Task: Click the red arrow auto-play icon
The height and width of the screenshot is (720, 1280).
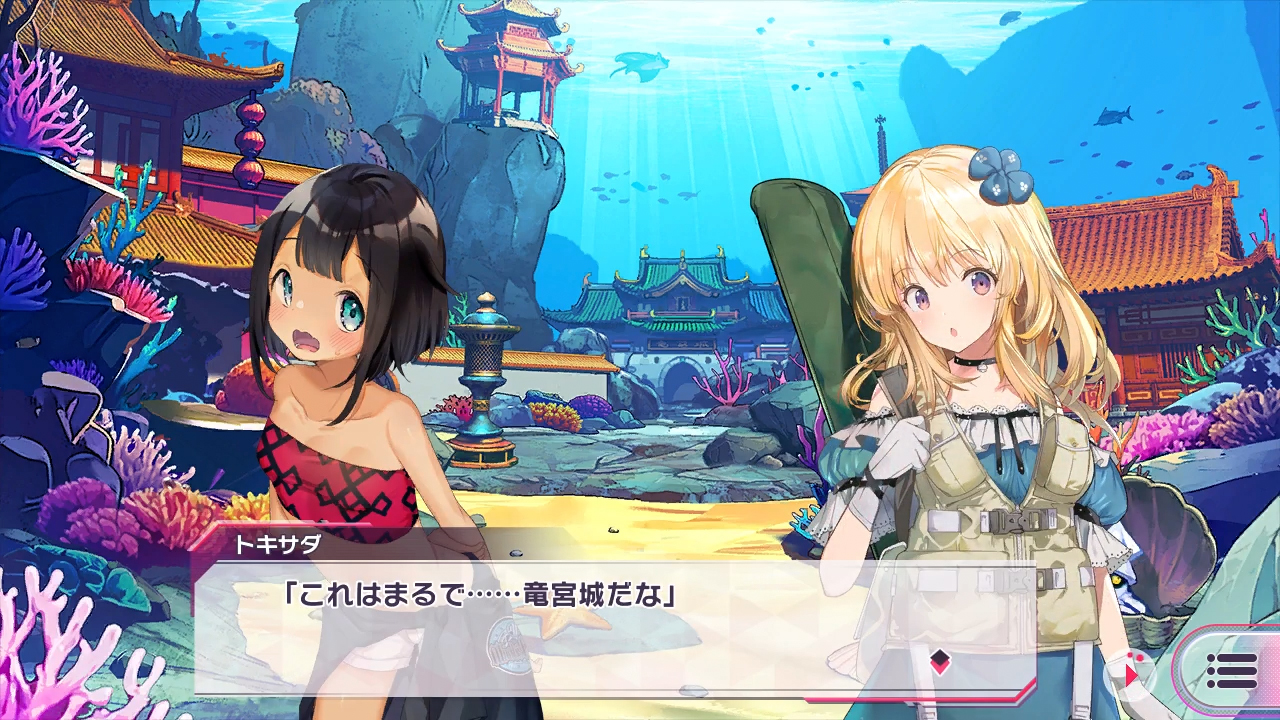Action: 1133,673
